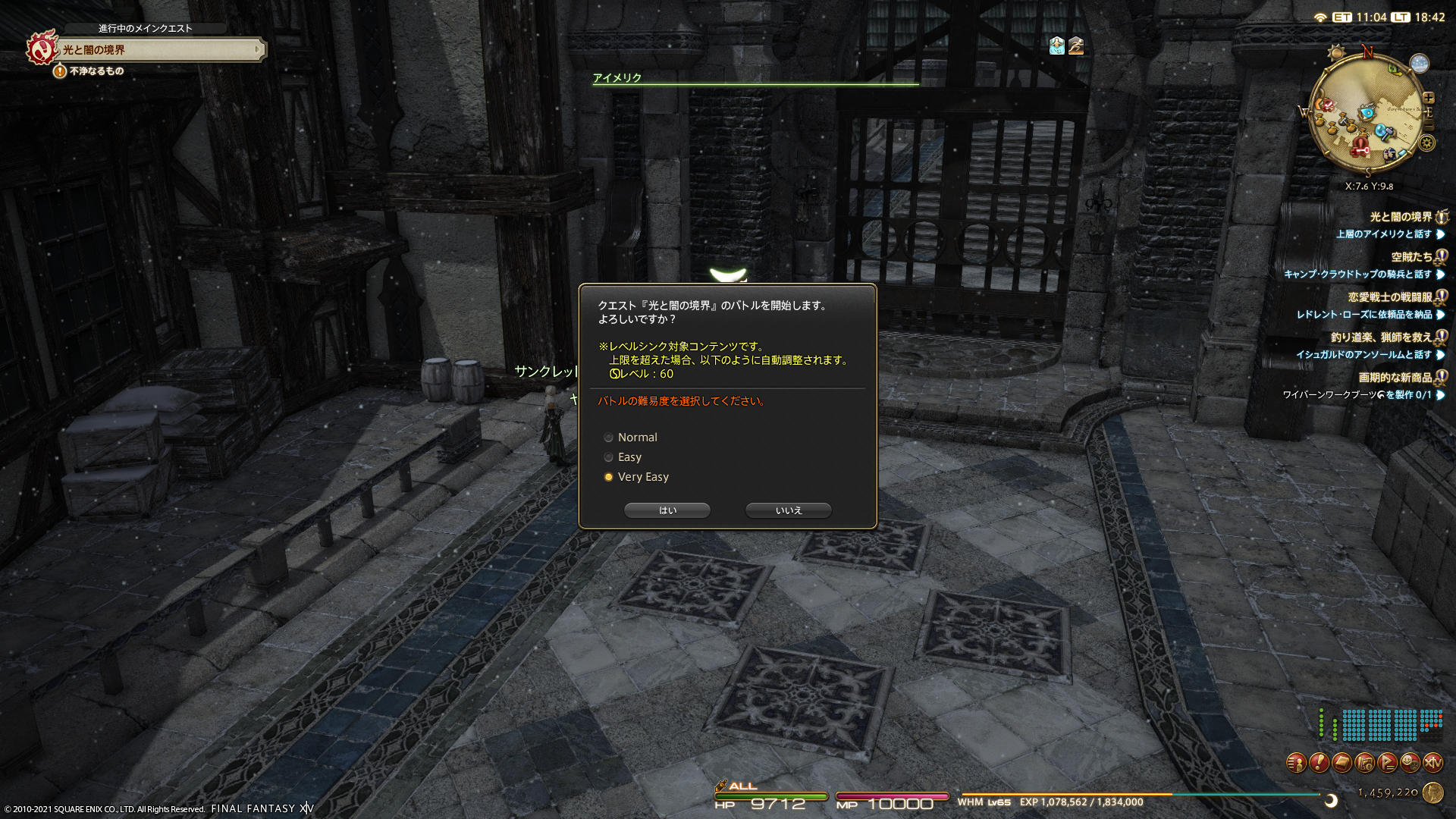This screenshot has height=819, width=1456.
Task: Open main scenario quest 光と闇の境界 banner
Action: point(159,50)
